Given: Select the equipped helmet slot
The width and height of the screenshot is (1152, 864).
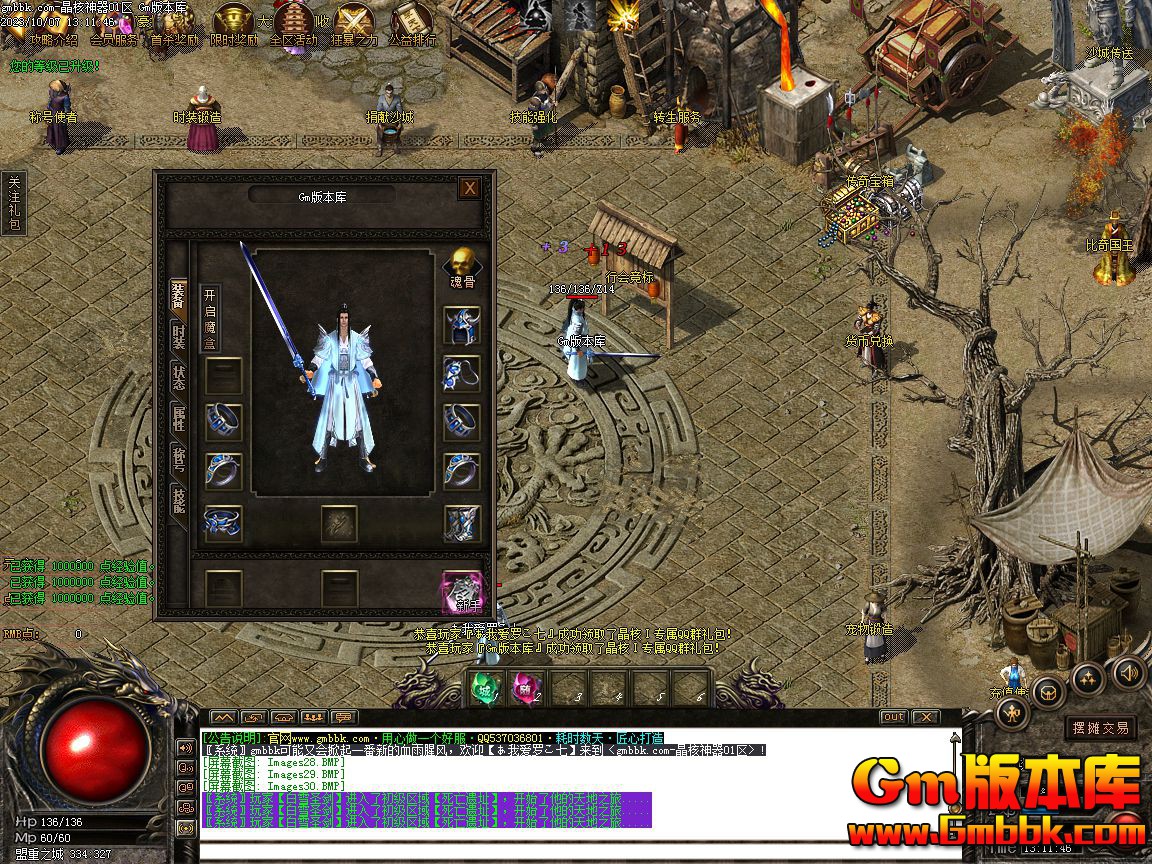Looking at the screenshot, I should pos(461,325).
